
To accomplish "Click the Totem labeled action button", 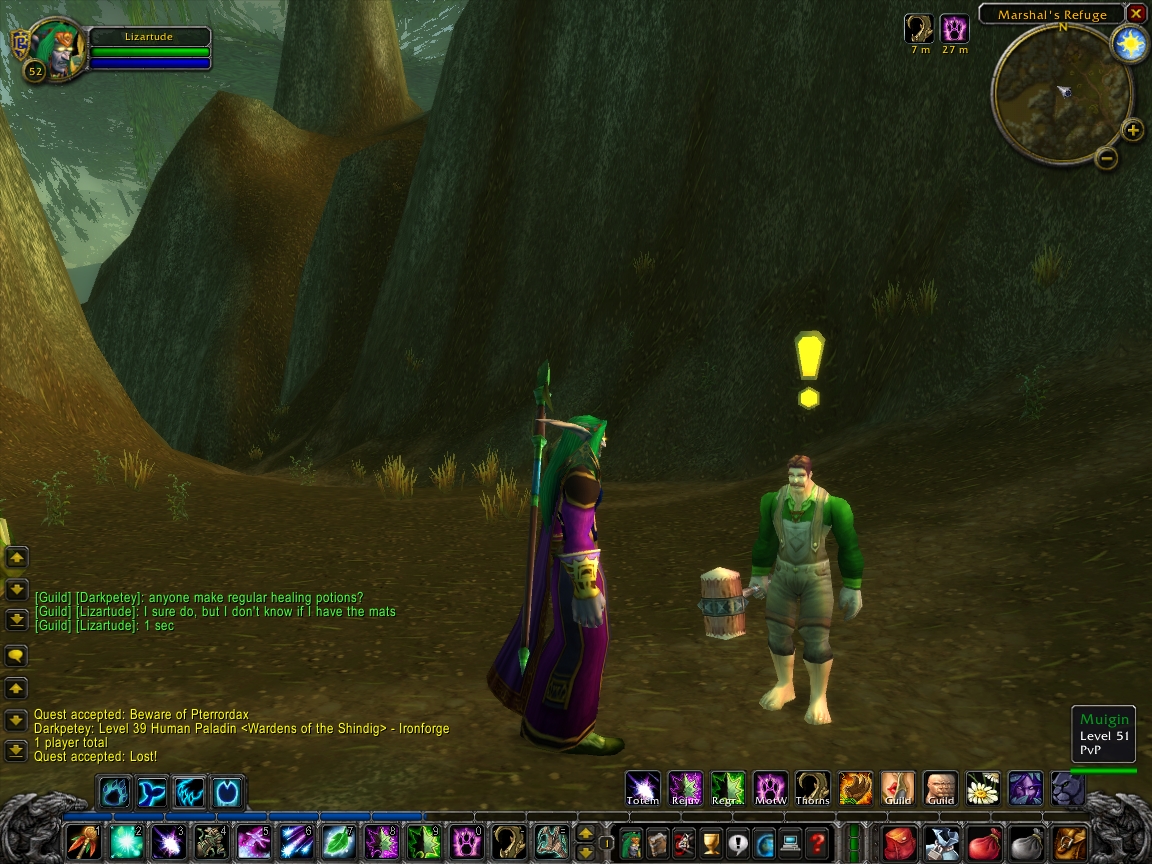I will [642, 788].
